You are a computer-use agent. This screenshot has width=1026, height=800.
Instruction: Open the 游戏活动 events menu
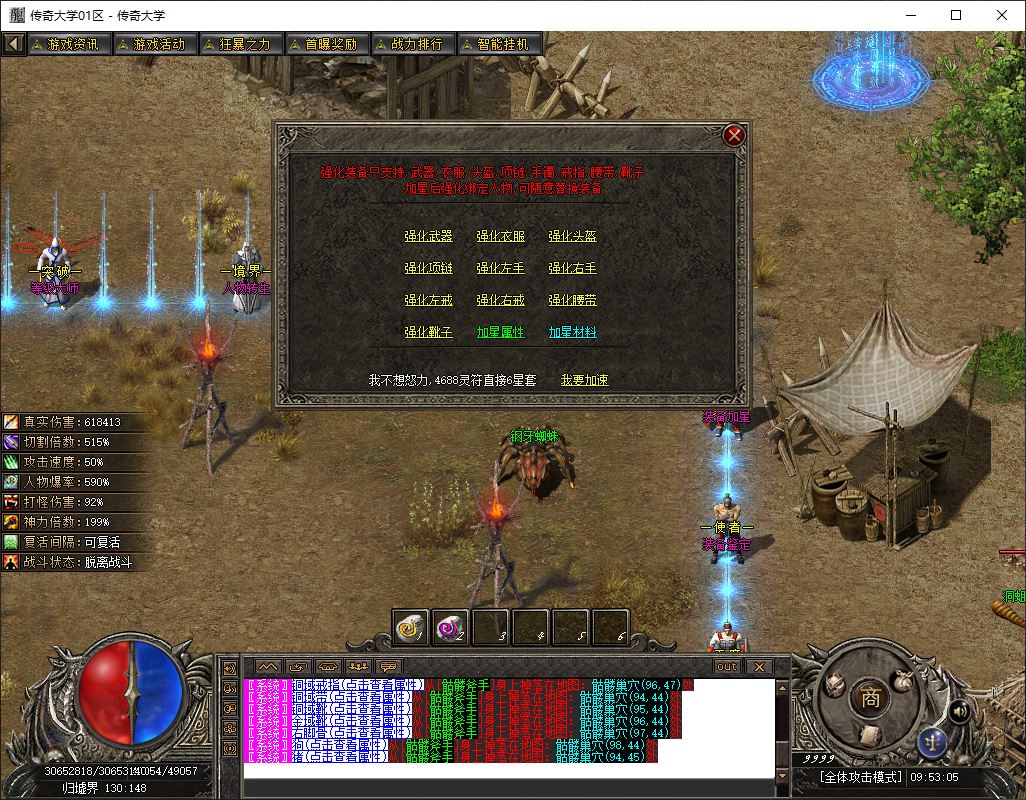pos(151,44)
